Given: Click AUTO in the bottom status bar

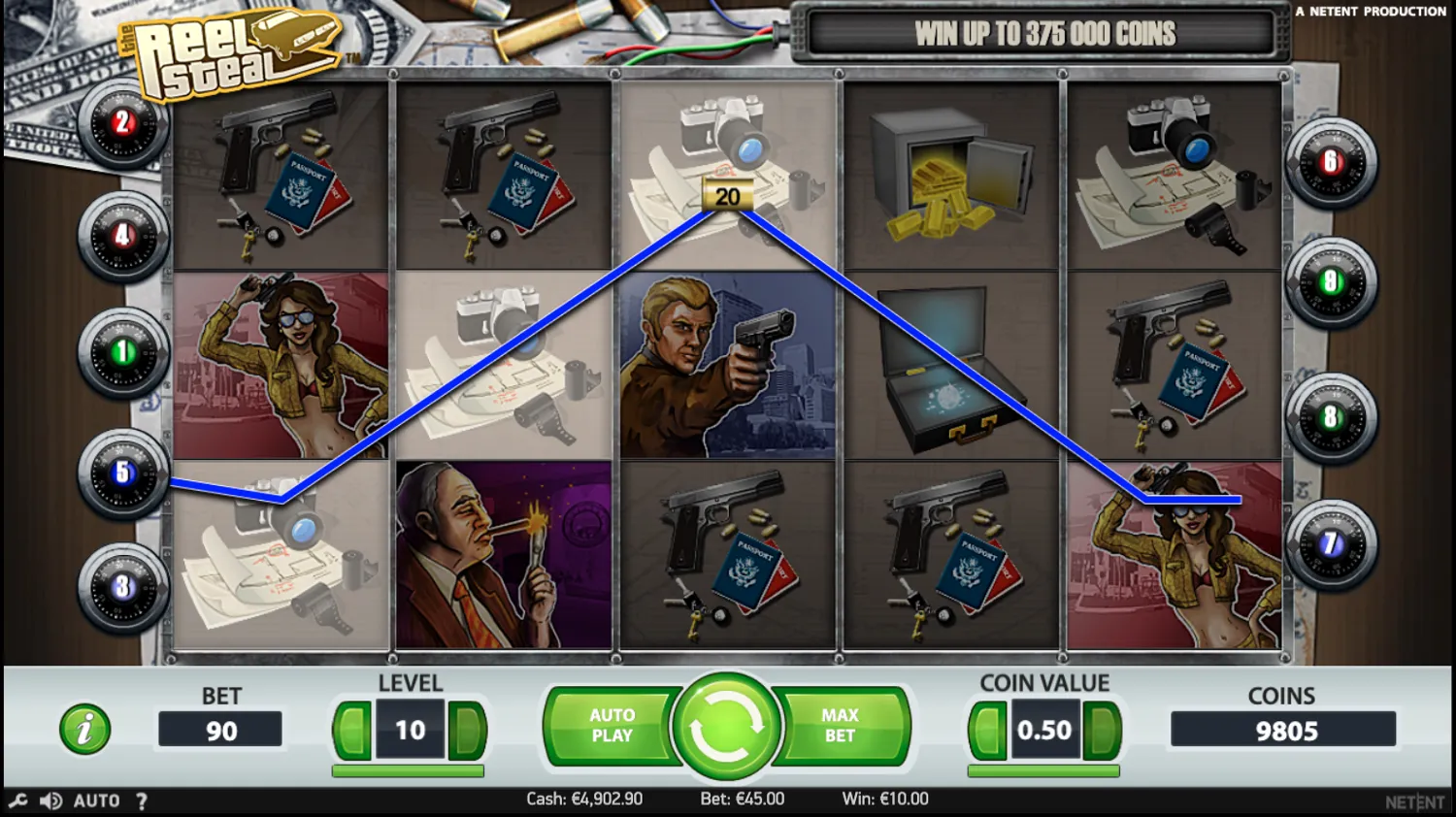Looking at the screenshot, I should [x=96, y=801].
